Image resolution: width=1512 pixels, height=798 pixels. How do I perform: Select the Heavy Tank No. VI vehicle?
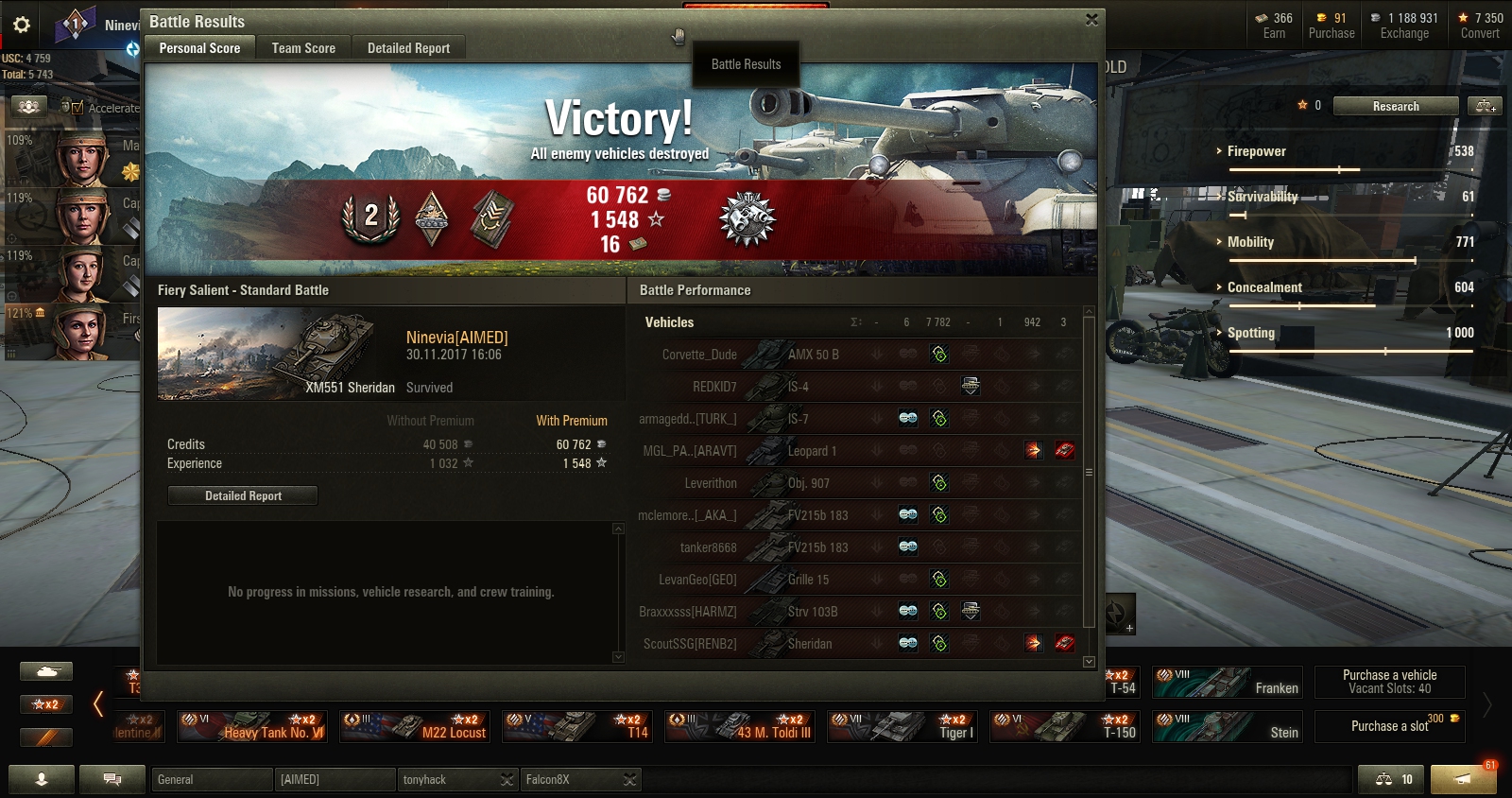[x=253, y=727]
